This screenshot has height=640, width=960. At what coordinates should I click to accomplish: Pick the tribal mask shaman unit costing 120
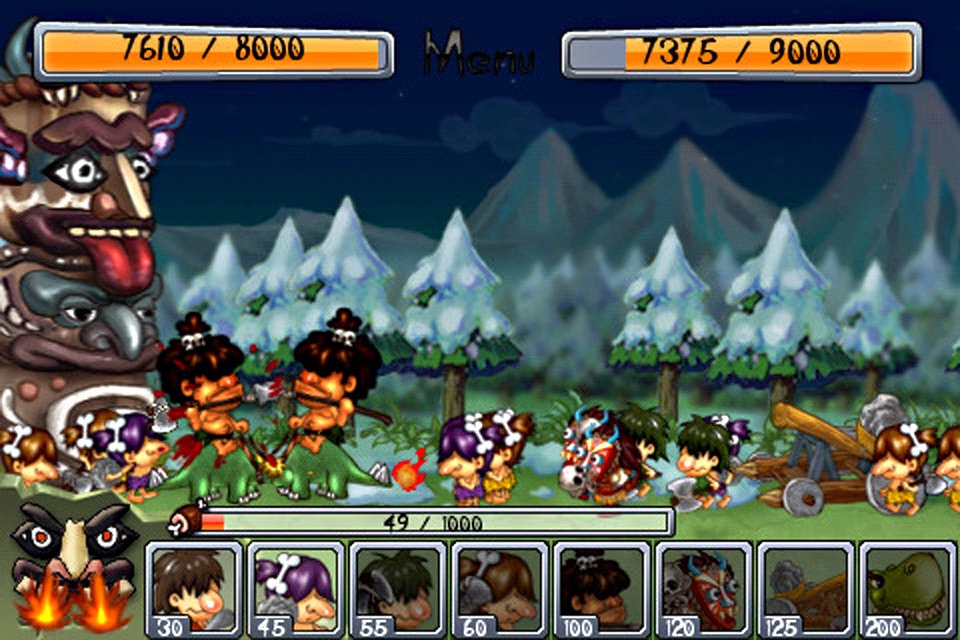tap(704, 590)
